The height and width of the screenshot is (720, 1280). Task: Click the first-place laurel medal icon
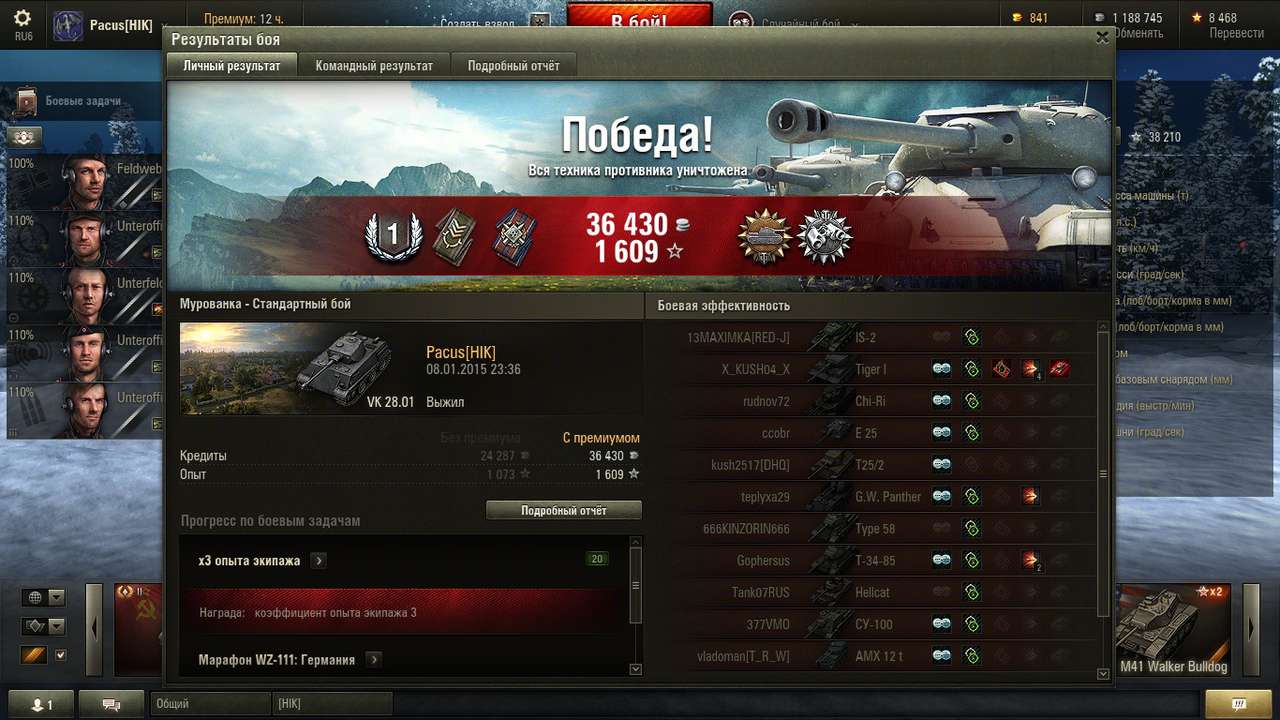[x=392, y=236]
